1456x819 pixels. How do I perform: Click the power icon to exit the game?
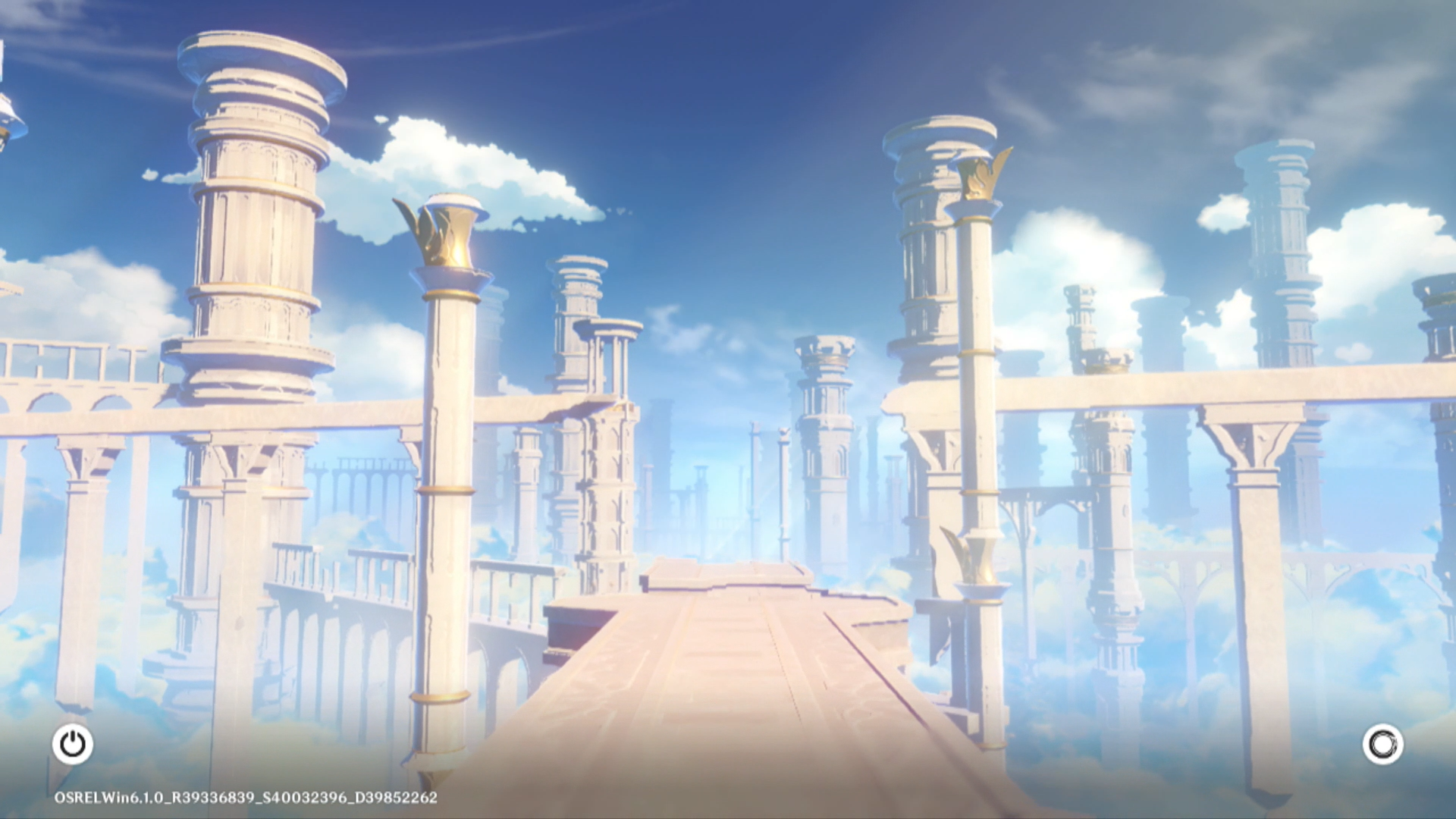73,744
